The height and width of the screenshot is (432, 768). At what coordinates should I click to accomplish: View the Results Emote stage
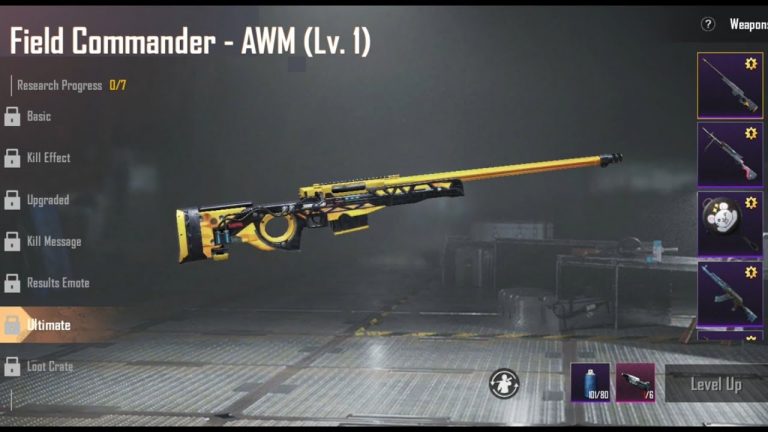tap(57, 283)
